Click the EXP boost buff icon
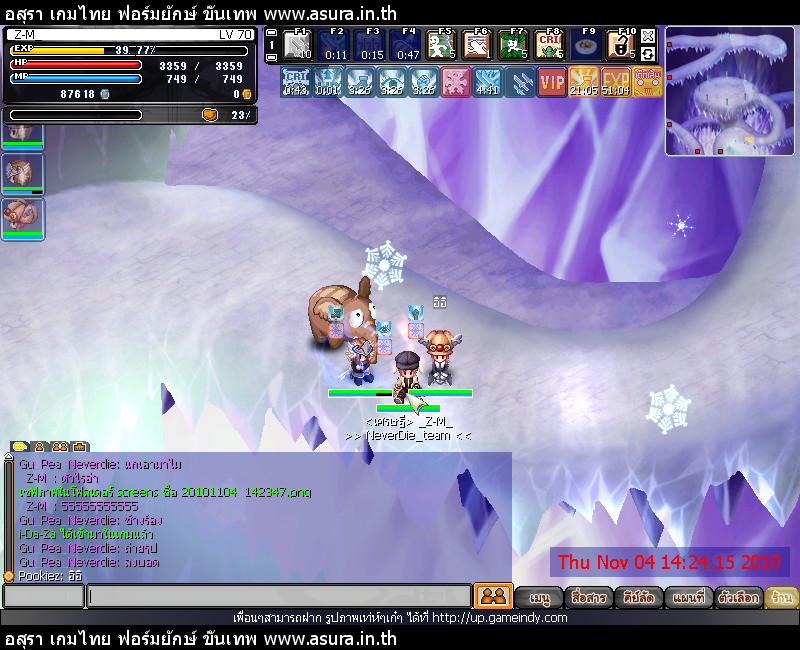The height and width of the screenshot is (650, 800). click(x=615, y=82)
